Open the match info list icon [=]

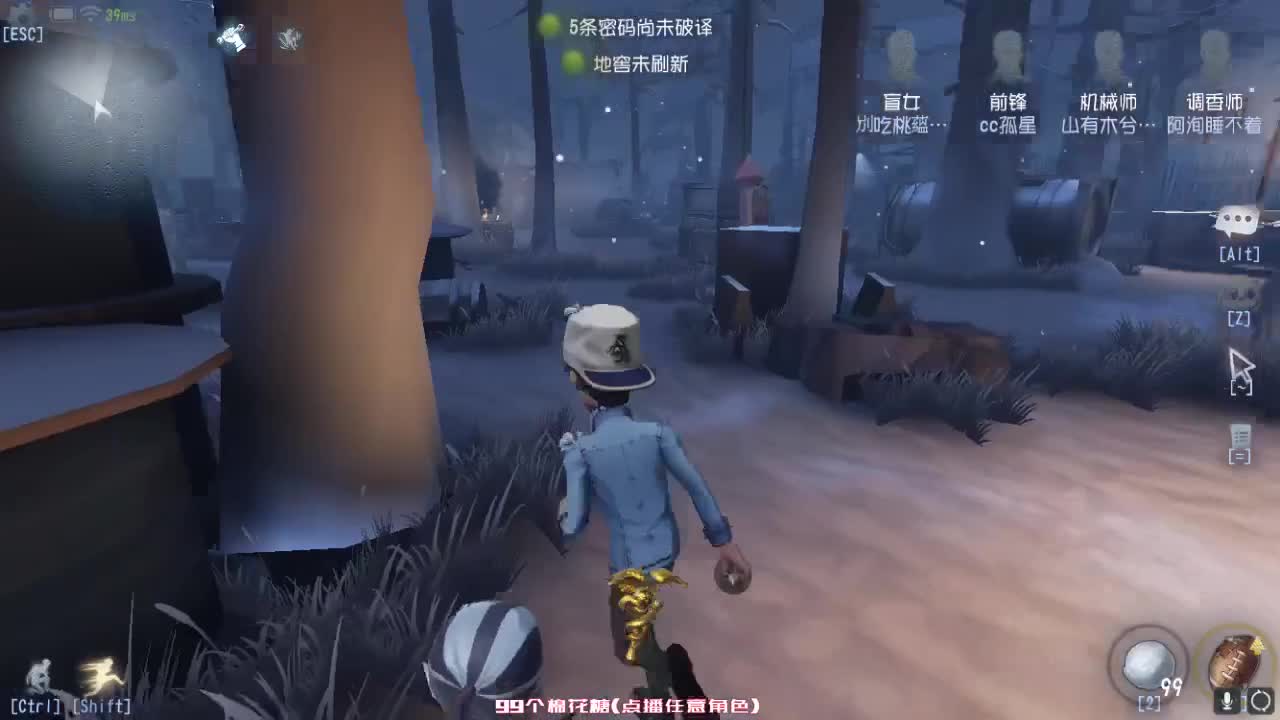[x=1240, y=437]
